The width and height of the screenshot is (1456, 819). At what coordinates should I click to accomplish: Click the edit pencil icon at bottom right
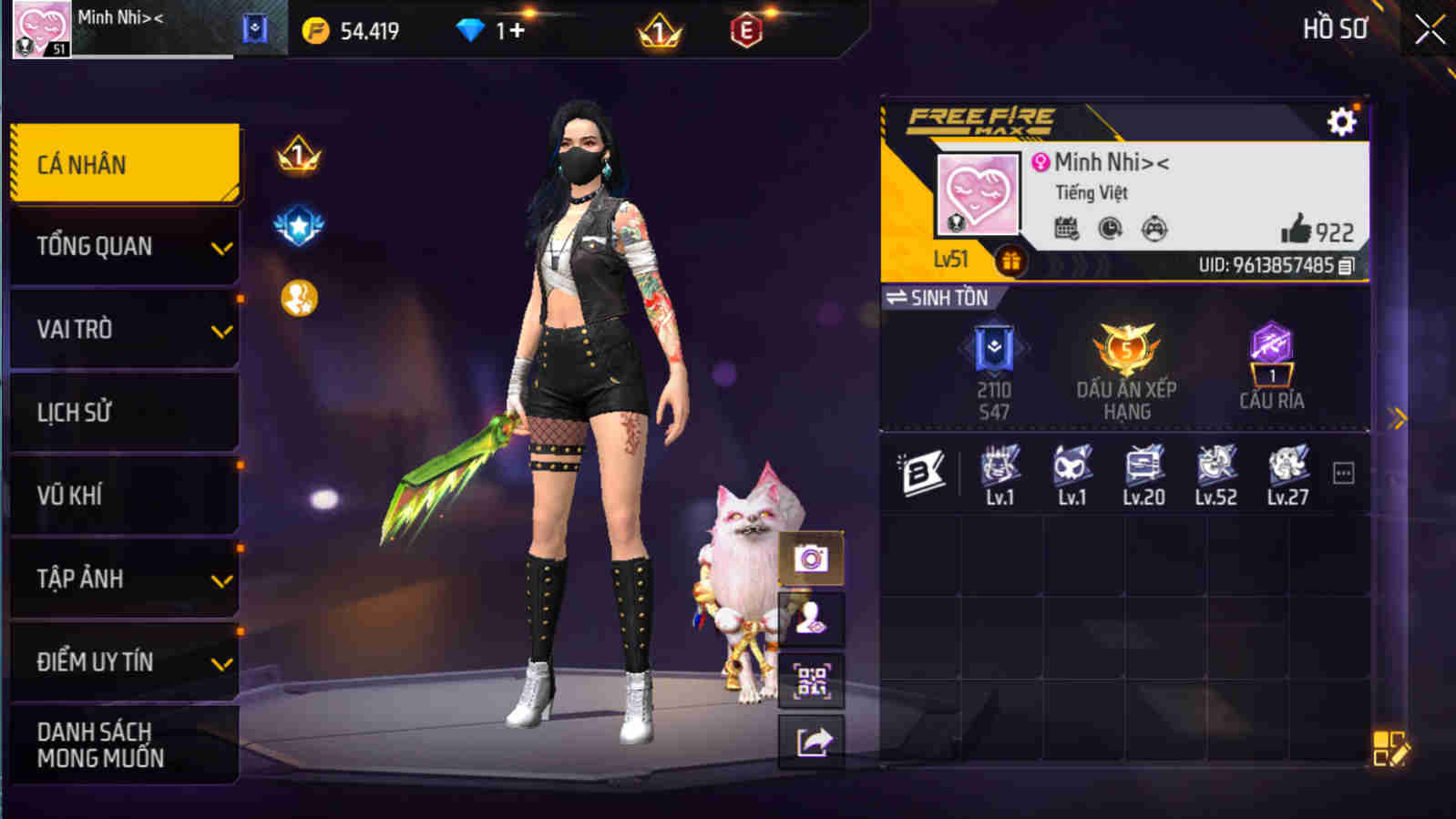(1392, 748)
